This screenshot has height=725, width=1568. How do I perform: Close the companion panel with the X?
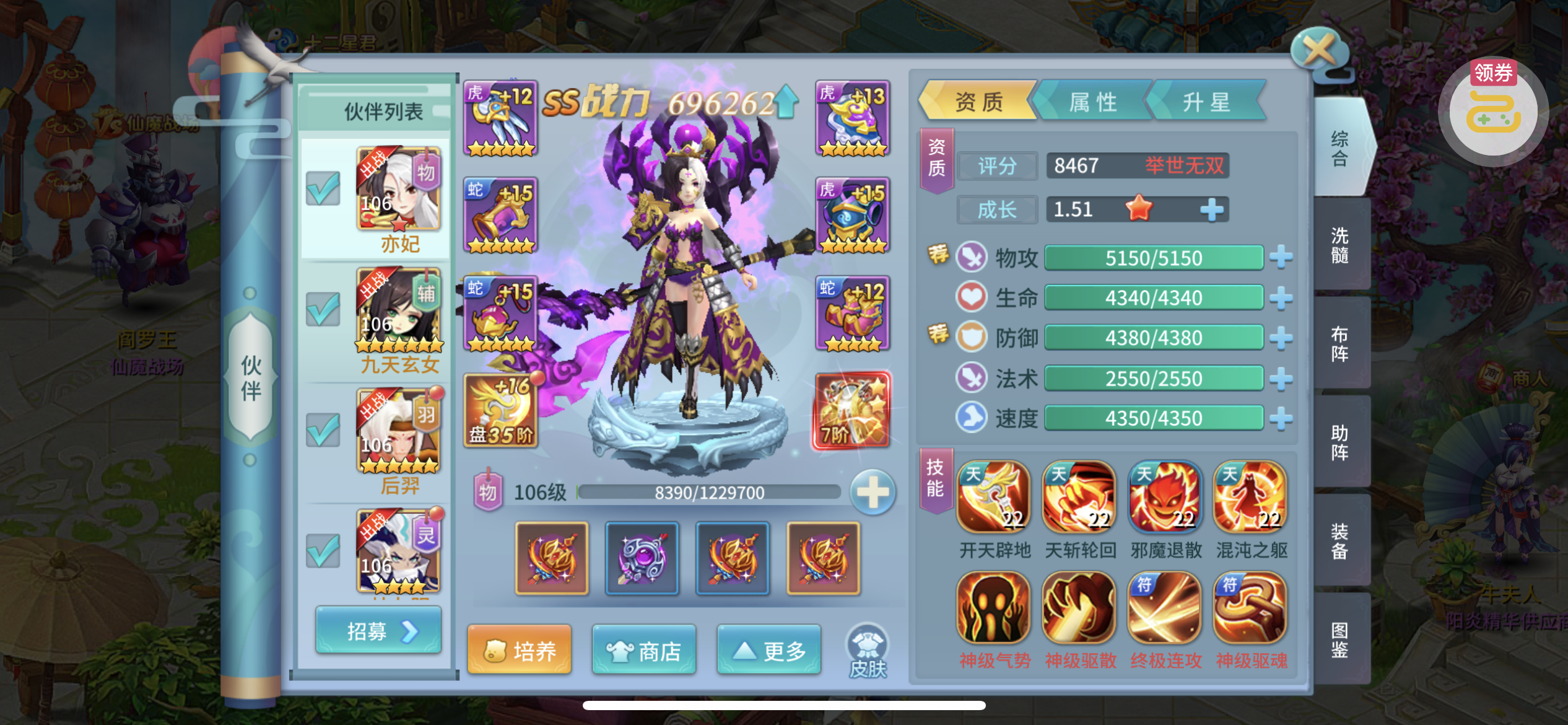1319,51
